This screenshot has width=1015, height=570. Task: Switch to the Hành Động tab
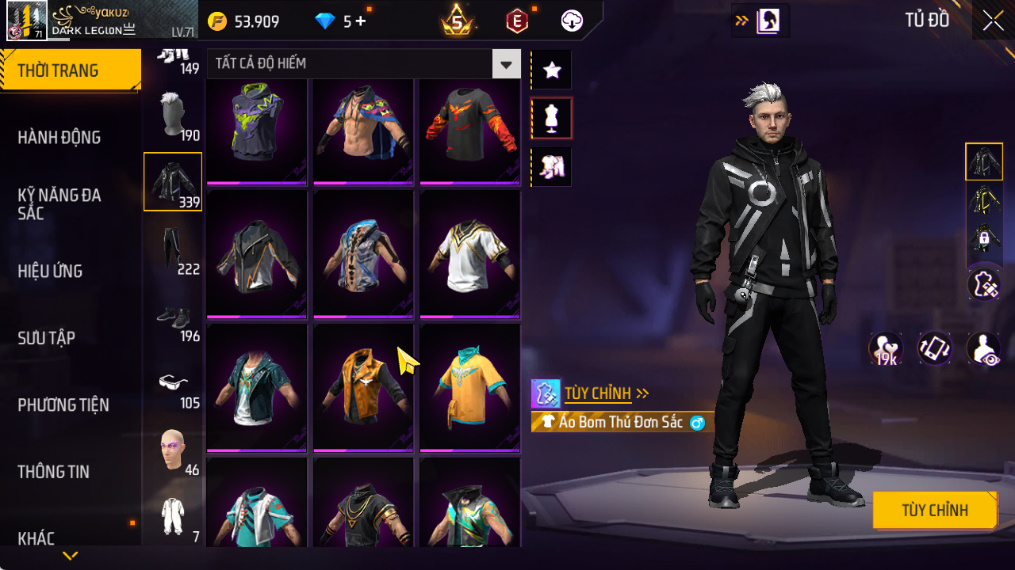point(60,137)
